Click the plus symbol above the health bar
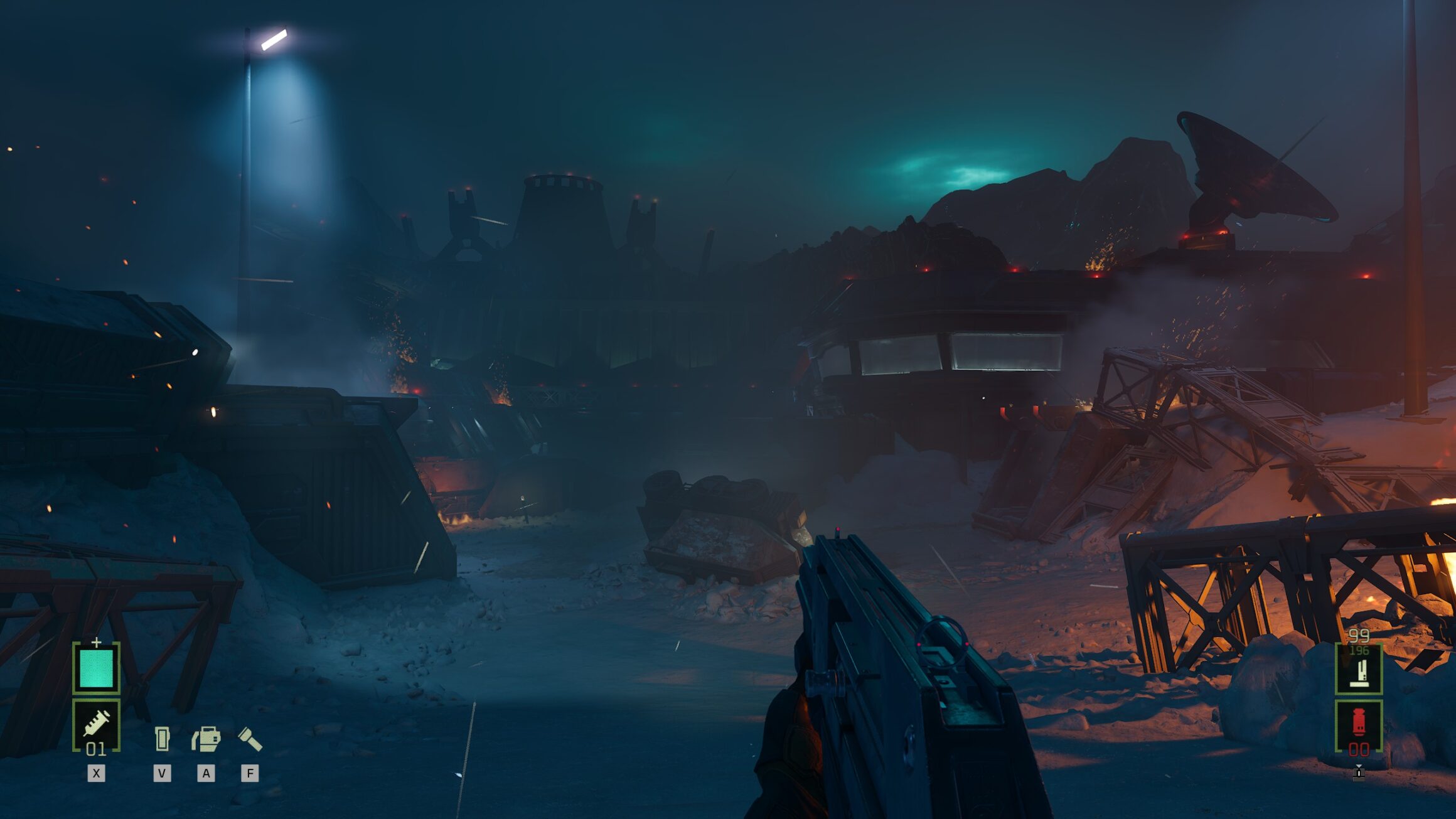 96,642
